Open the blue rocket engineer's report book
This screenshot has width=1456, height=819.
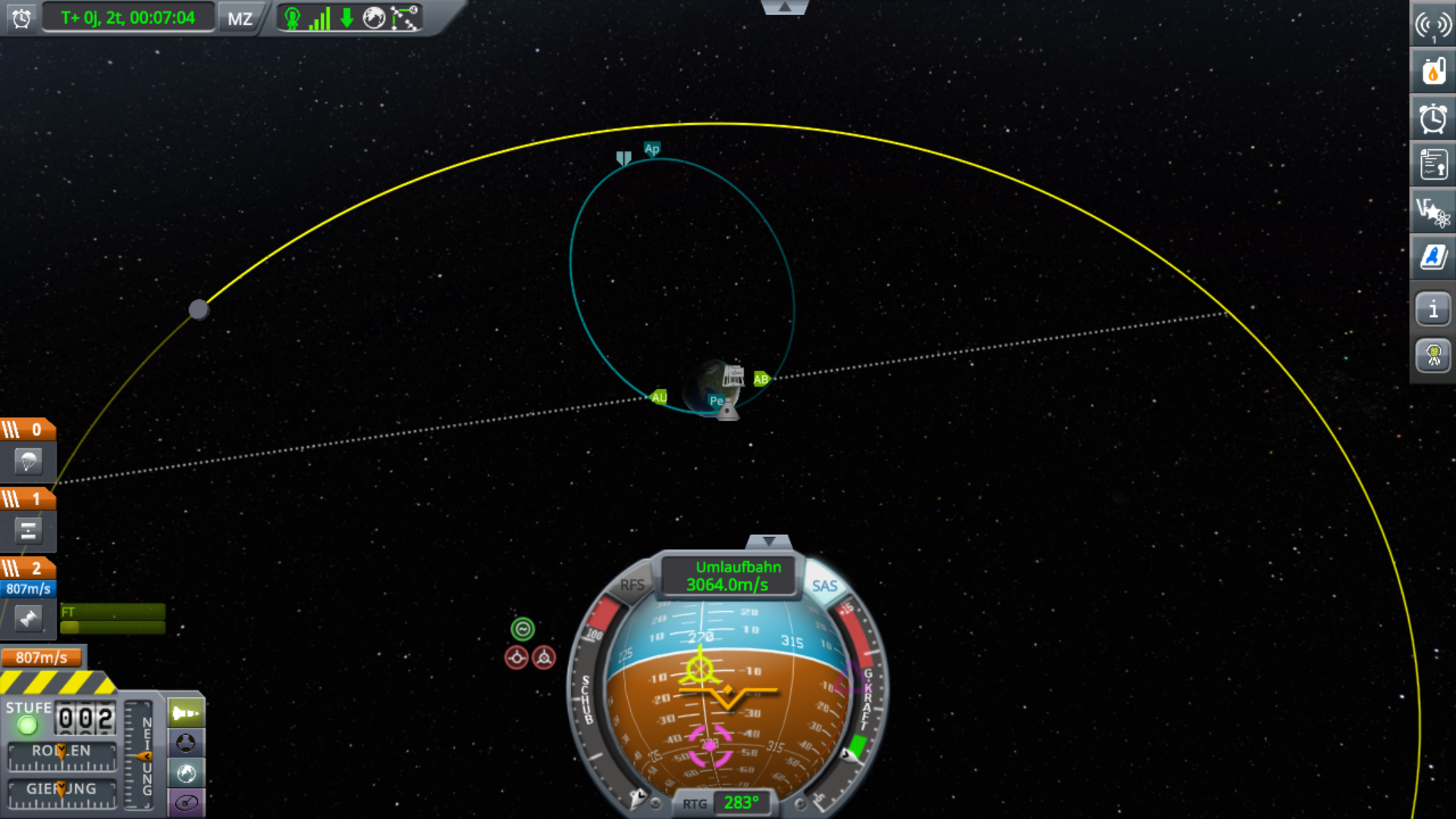[x=1432, y=257]
